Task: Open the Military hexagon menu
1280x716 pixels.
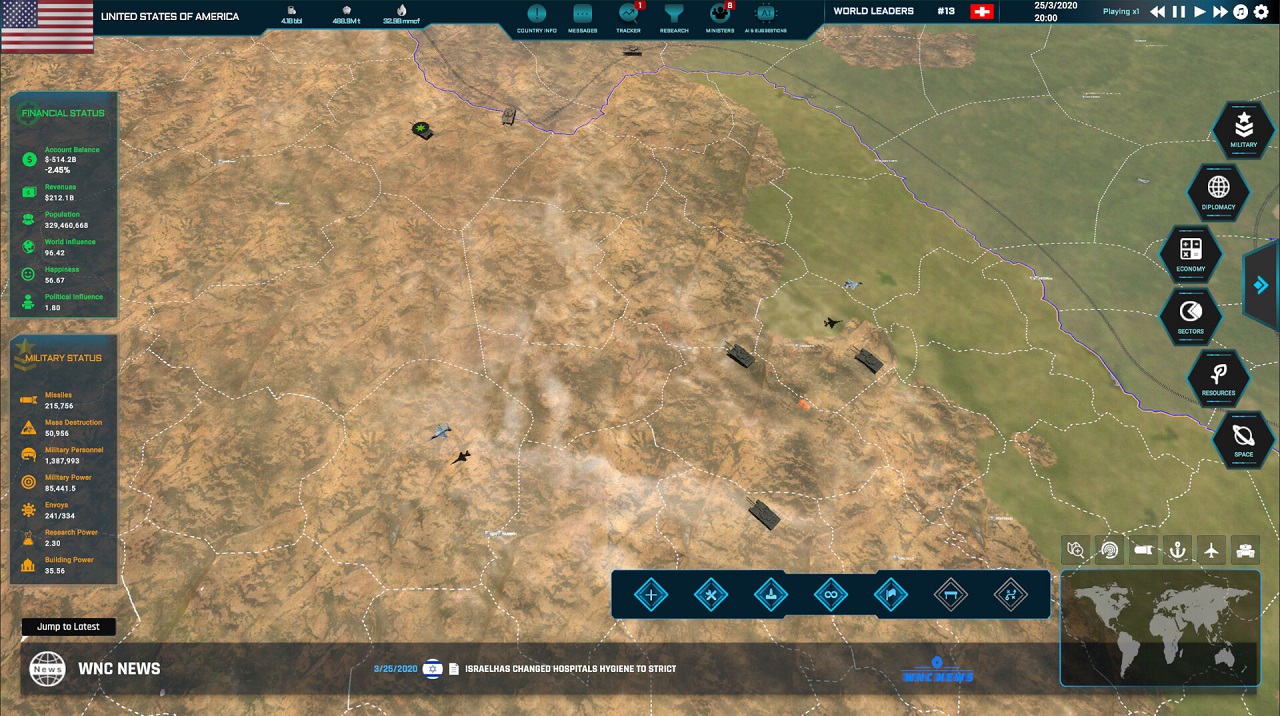Action: tap(1243, 129)
